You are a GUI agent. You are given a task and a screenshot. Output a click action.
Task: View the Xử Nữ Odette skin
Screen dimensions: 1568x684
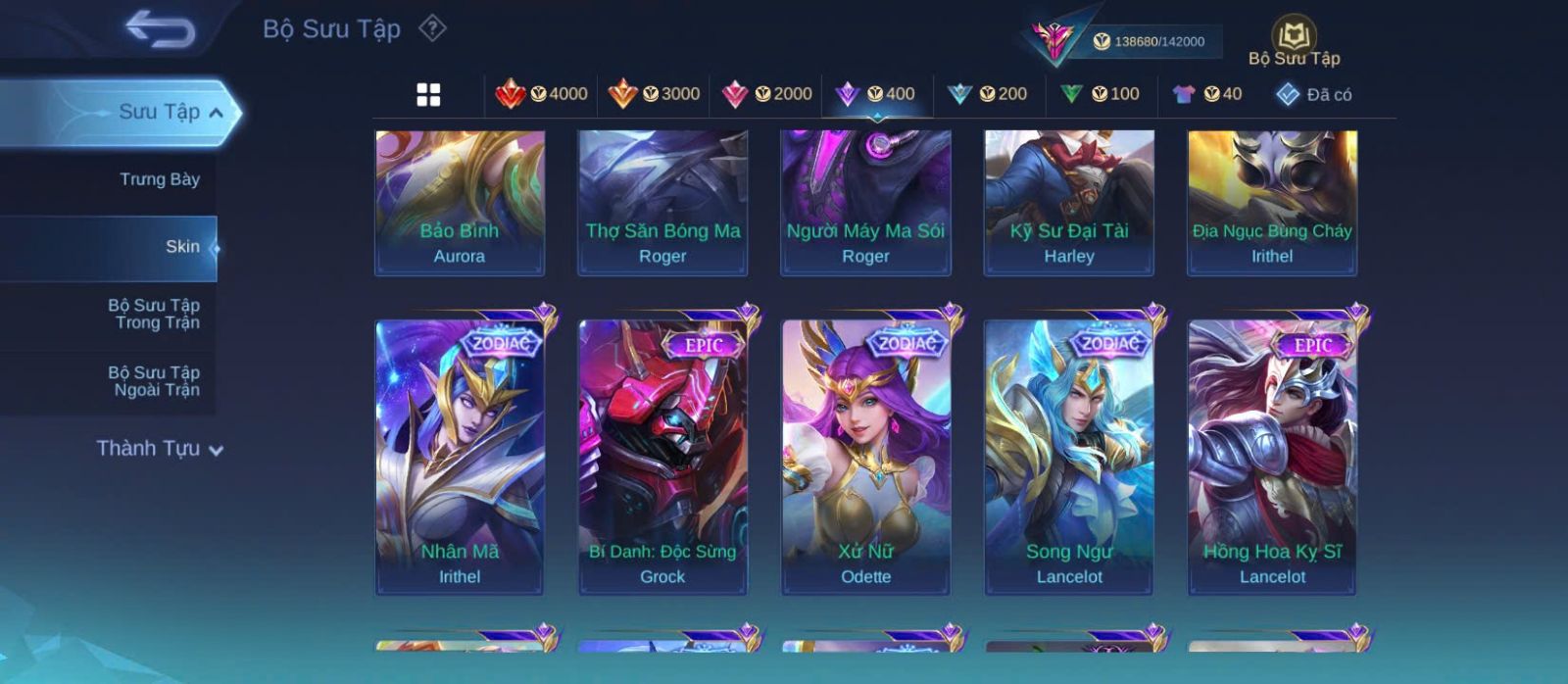tap(865, 457)
